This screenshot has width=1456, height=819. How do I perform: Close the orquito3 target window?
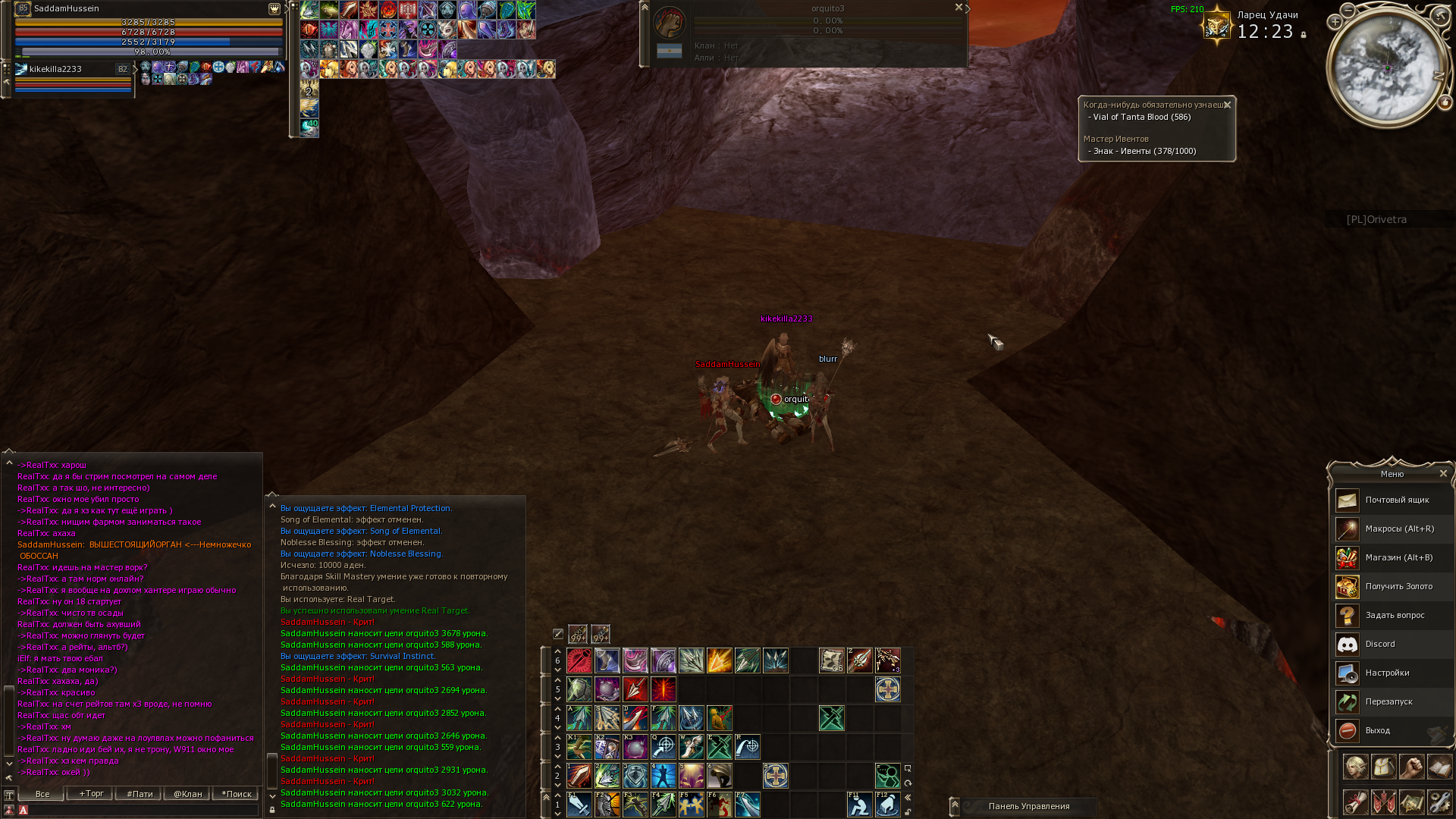click(959, 8)
